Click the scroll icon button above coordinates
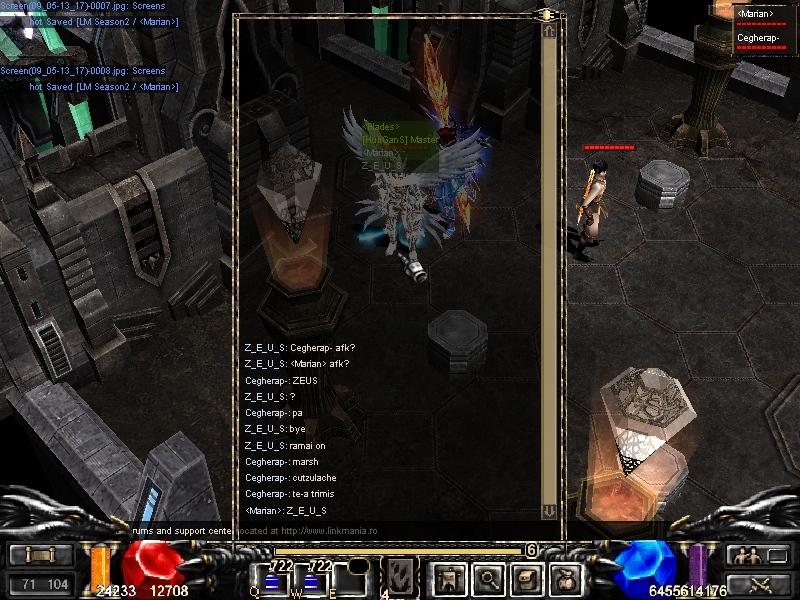The image size is (800, 600). [40, 556]
